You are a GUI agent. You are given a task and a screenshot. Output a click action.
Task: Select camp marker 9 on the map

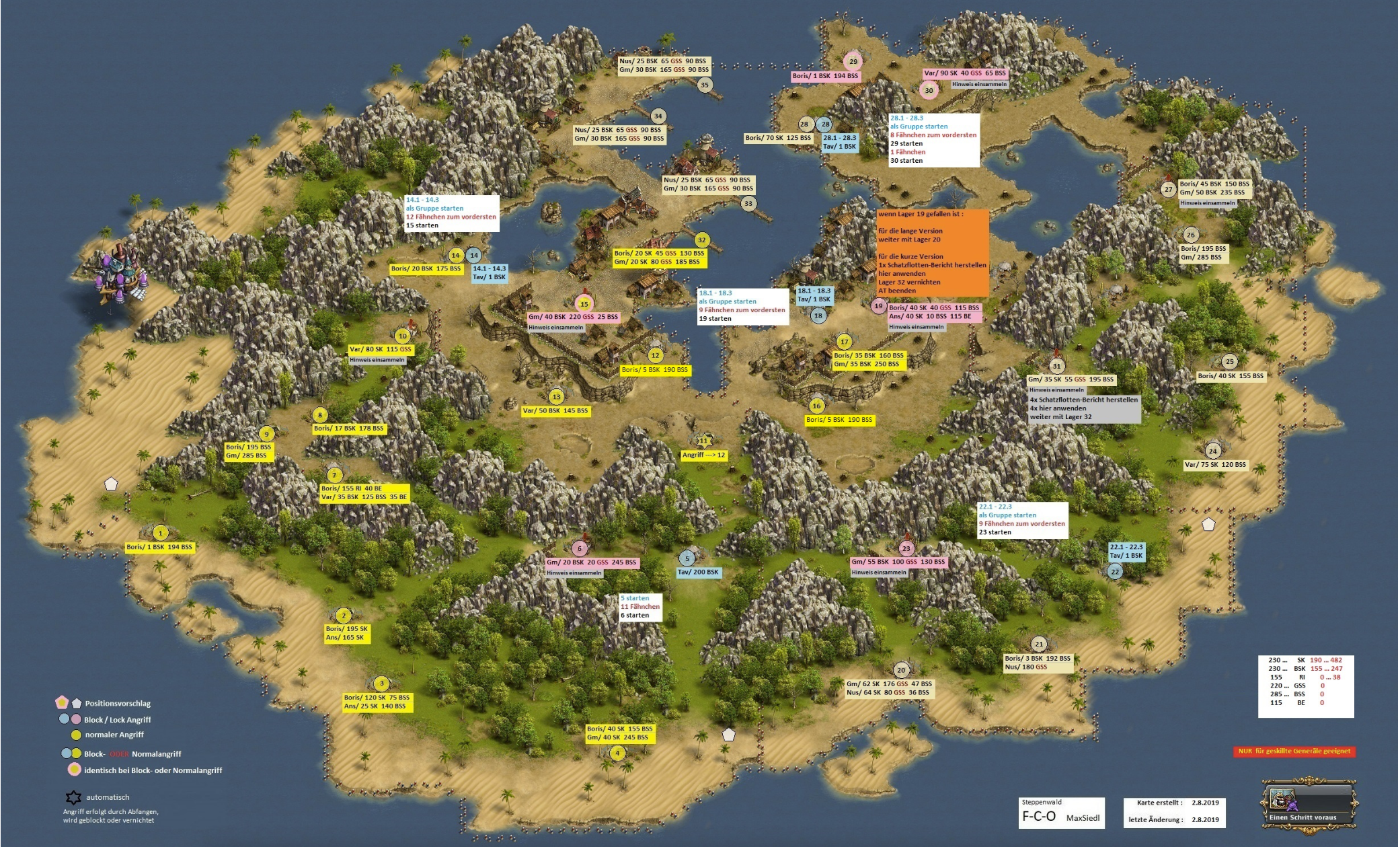(266, 435)
